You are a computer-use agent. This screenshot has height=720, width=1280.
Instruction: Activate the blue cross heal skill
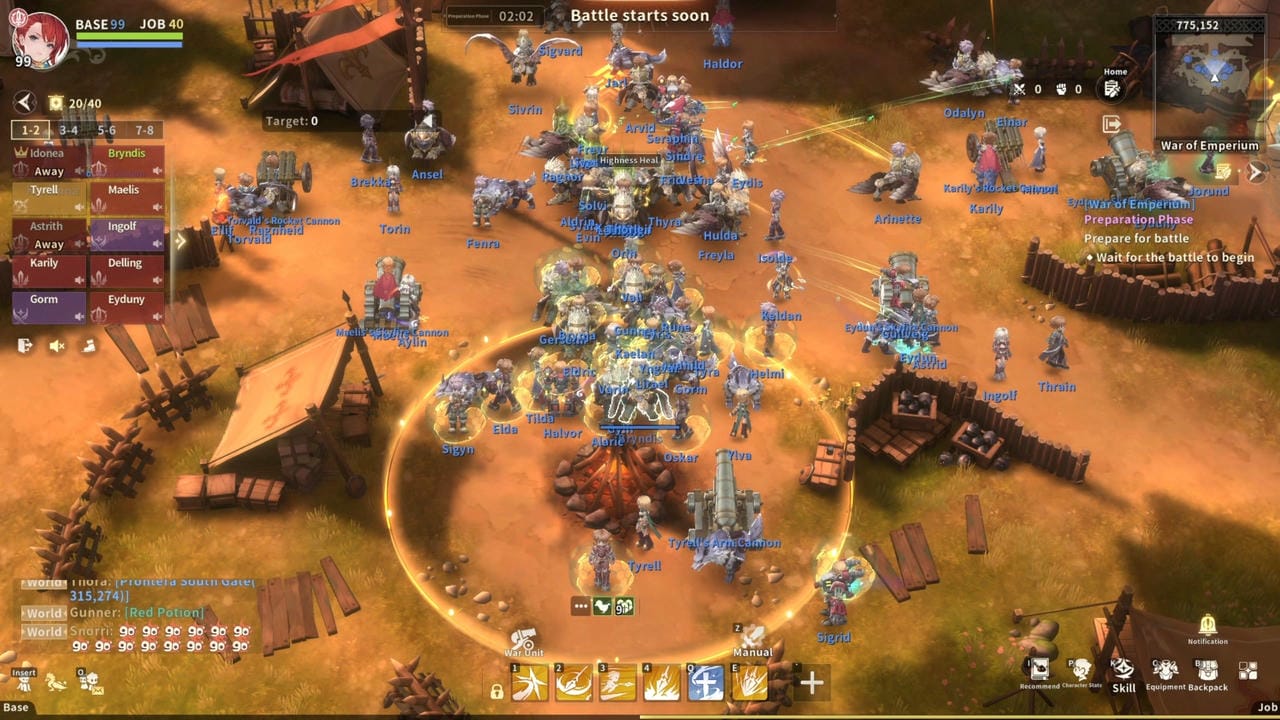pos(706,684)
